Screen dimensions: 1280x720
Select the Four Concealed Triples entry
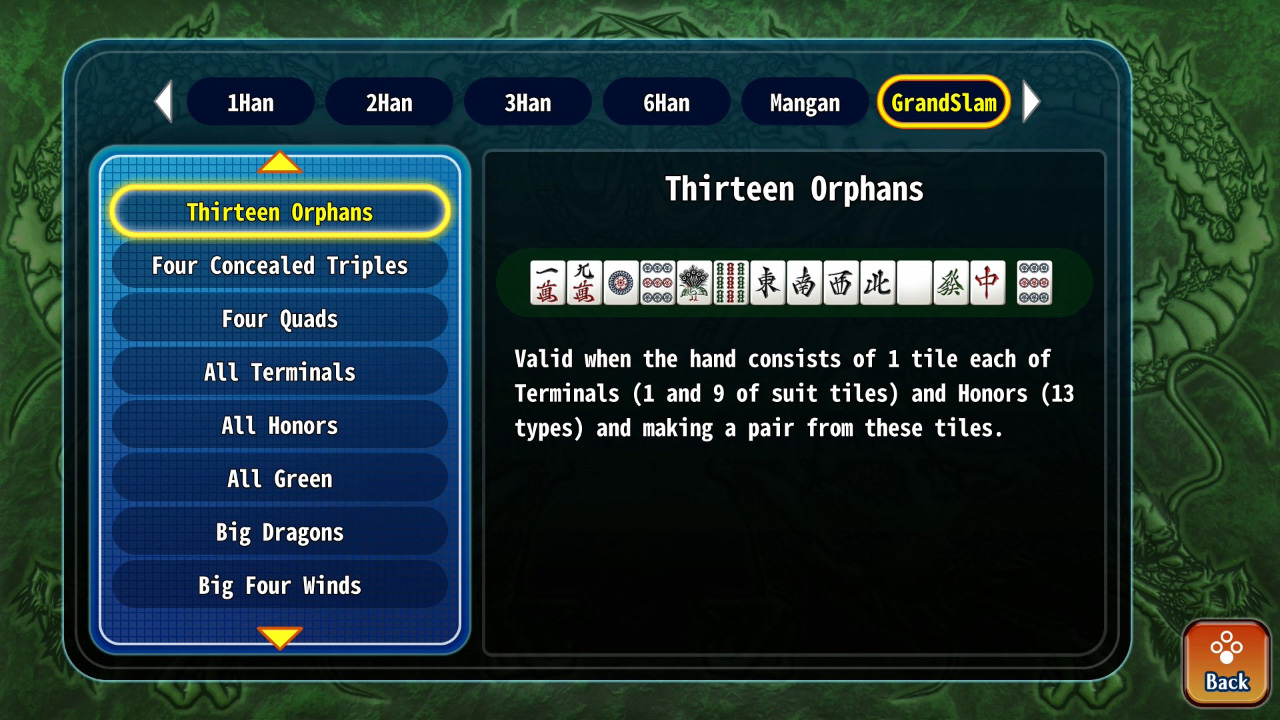278,265
